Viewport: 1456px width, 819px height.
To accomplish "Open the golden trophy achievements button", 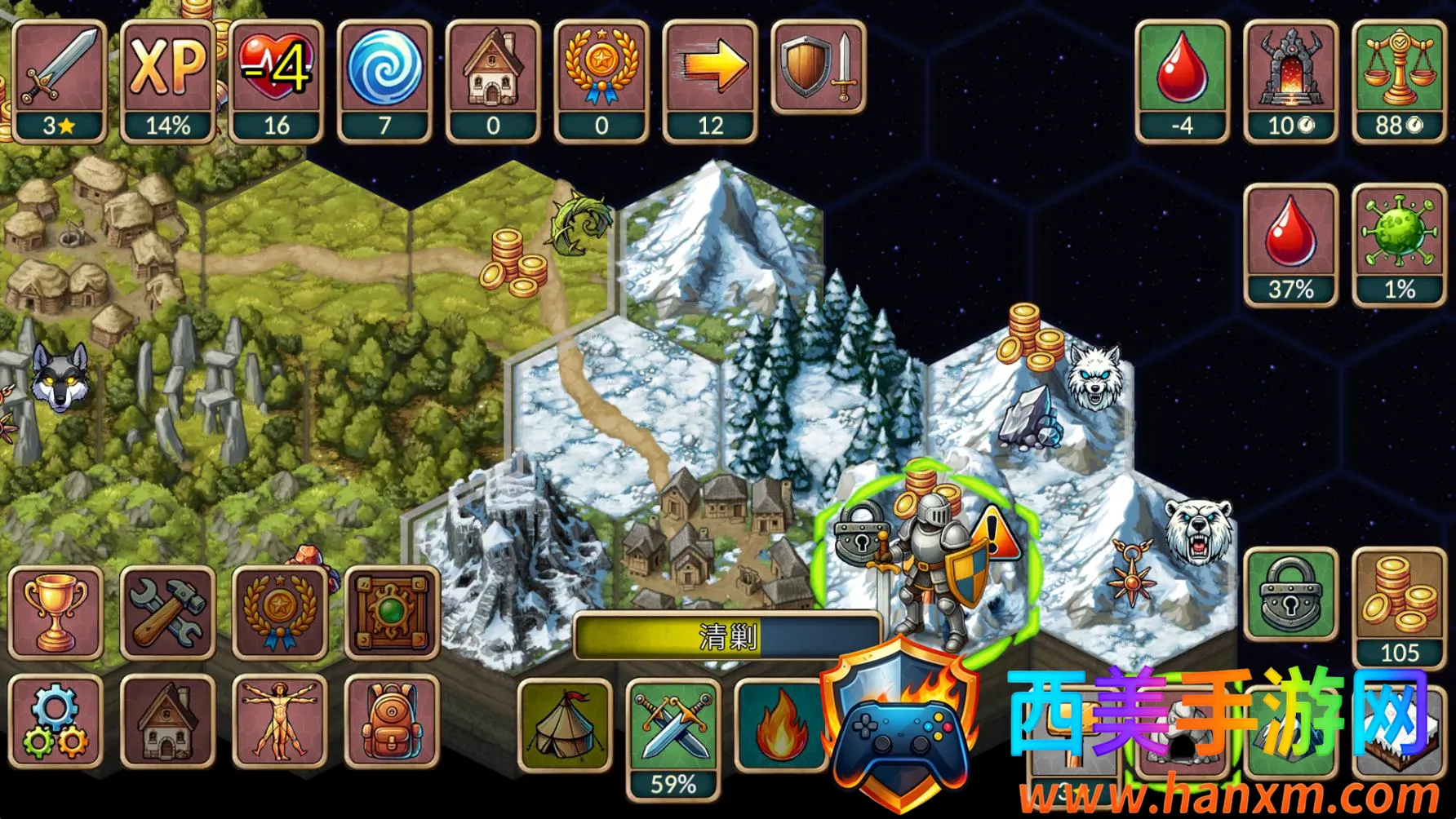I will click(x=55, y=612).
